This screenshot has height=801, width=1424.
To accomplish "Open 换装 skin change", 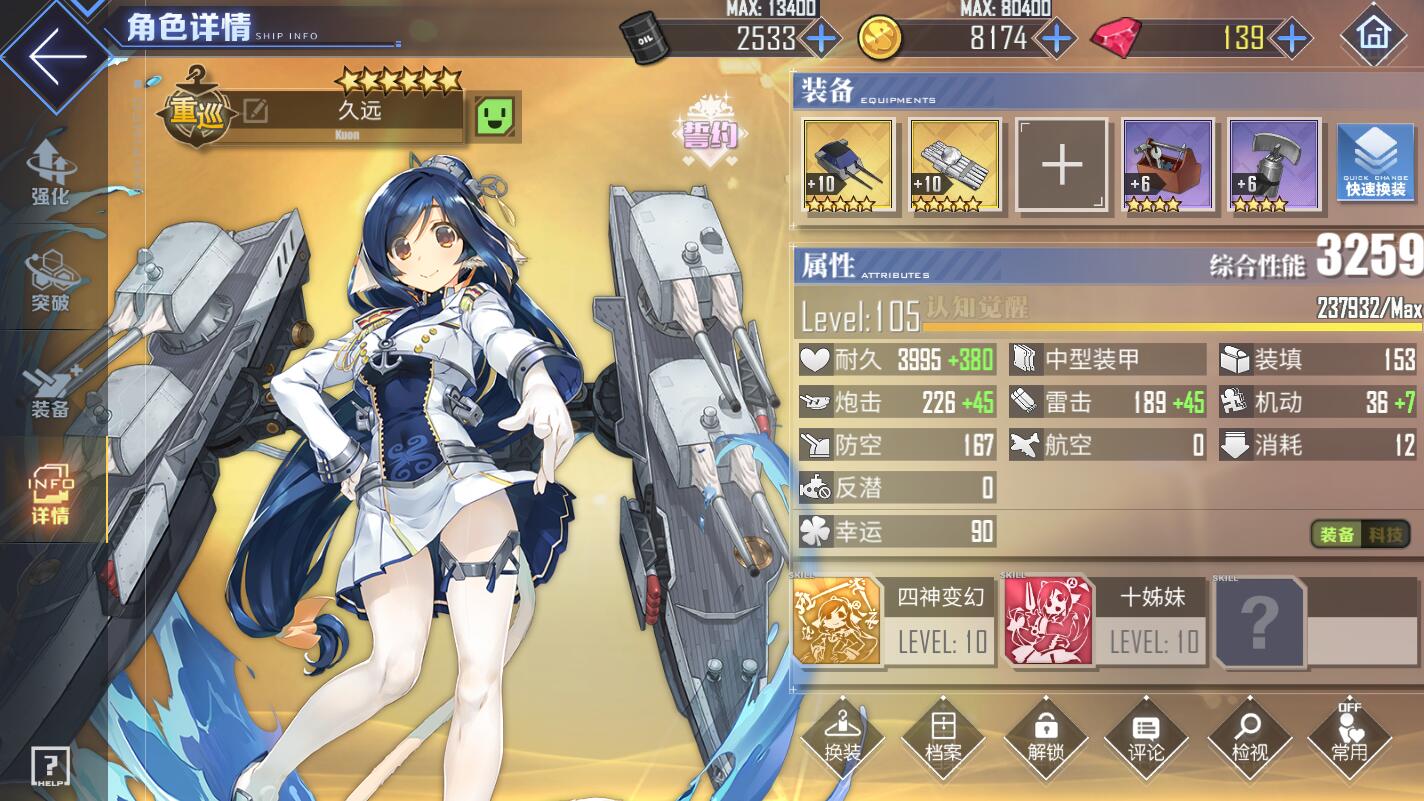I will pos(842,737).
